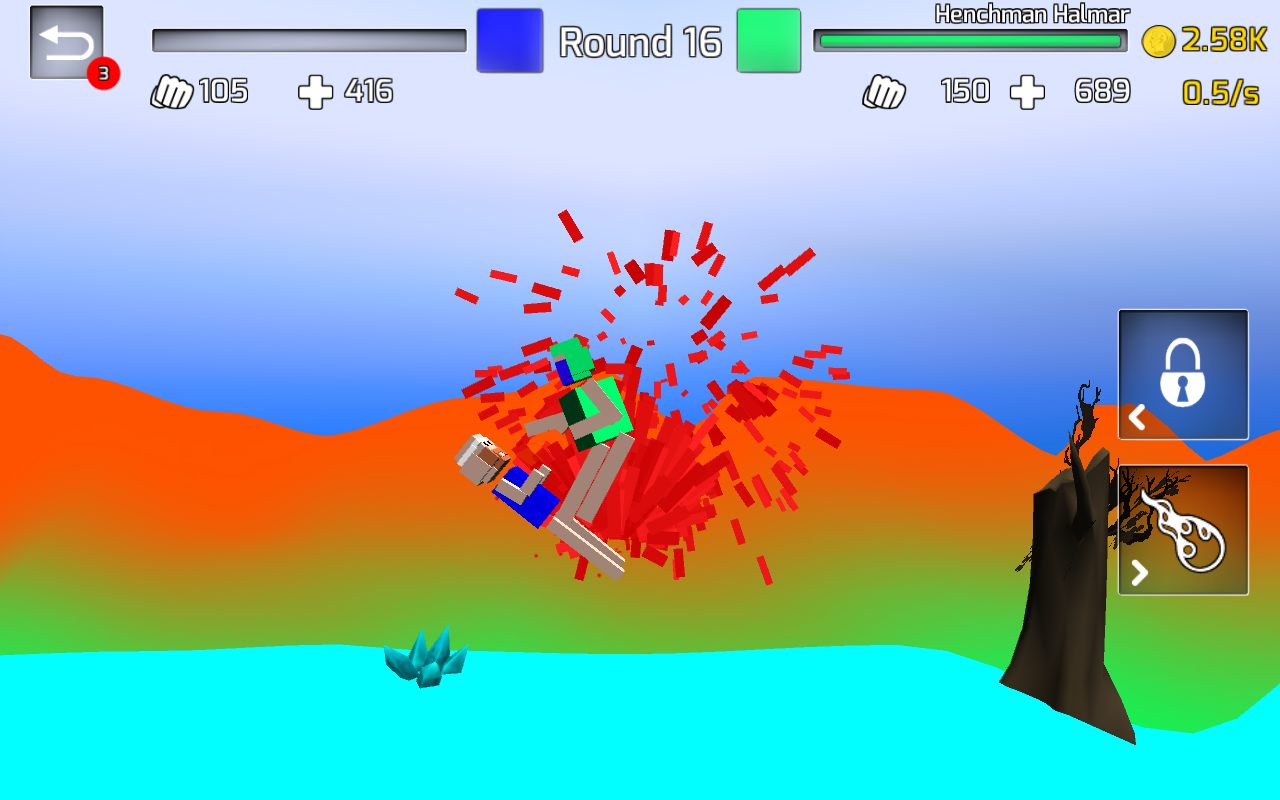This screenshot has width=1280, height=800.
Task: Expand the fireball ability panel with its right chevron
Action: [1136, 573]
